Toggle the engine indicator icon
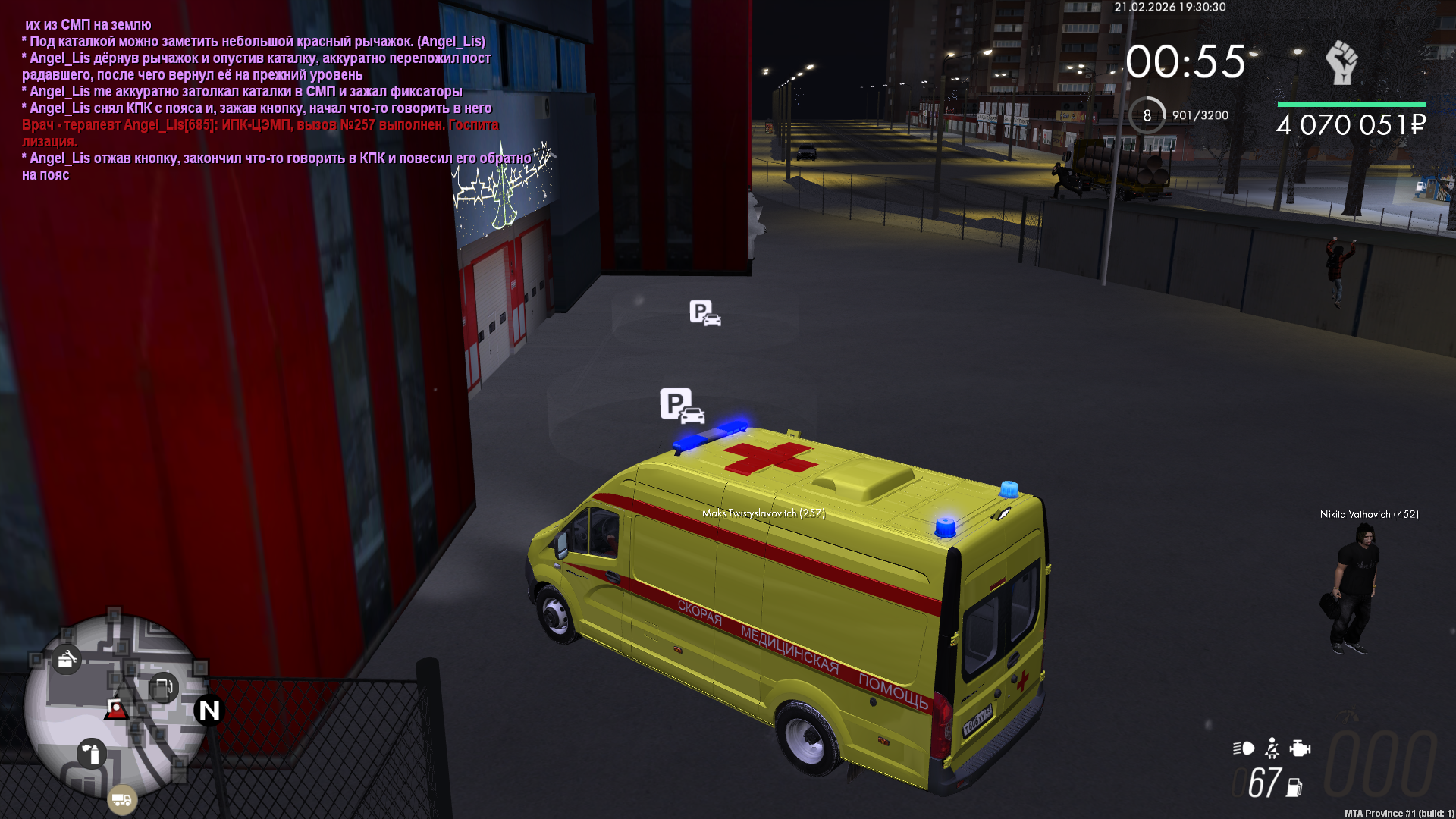Image resolution: width=1456 pixels, height=819 pixels. pos(1300,748)
